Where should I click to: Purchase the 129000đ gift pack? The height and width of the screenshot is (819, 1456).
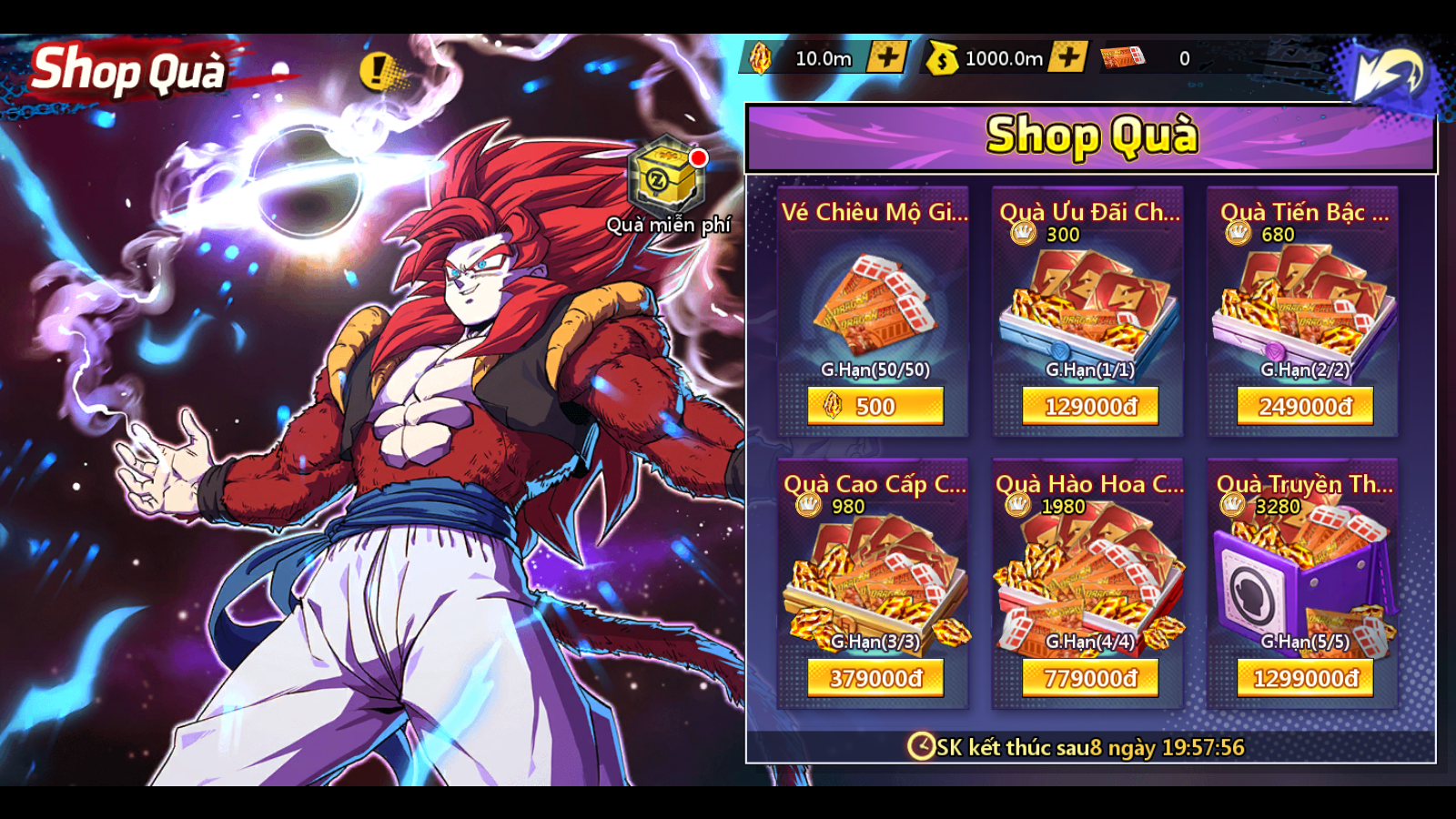(x=1090, y=406)
